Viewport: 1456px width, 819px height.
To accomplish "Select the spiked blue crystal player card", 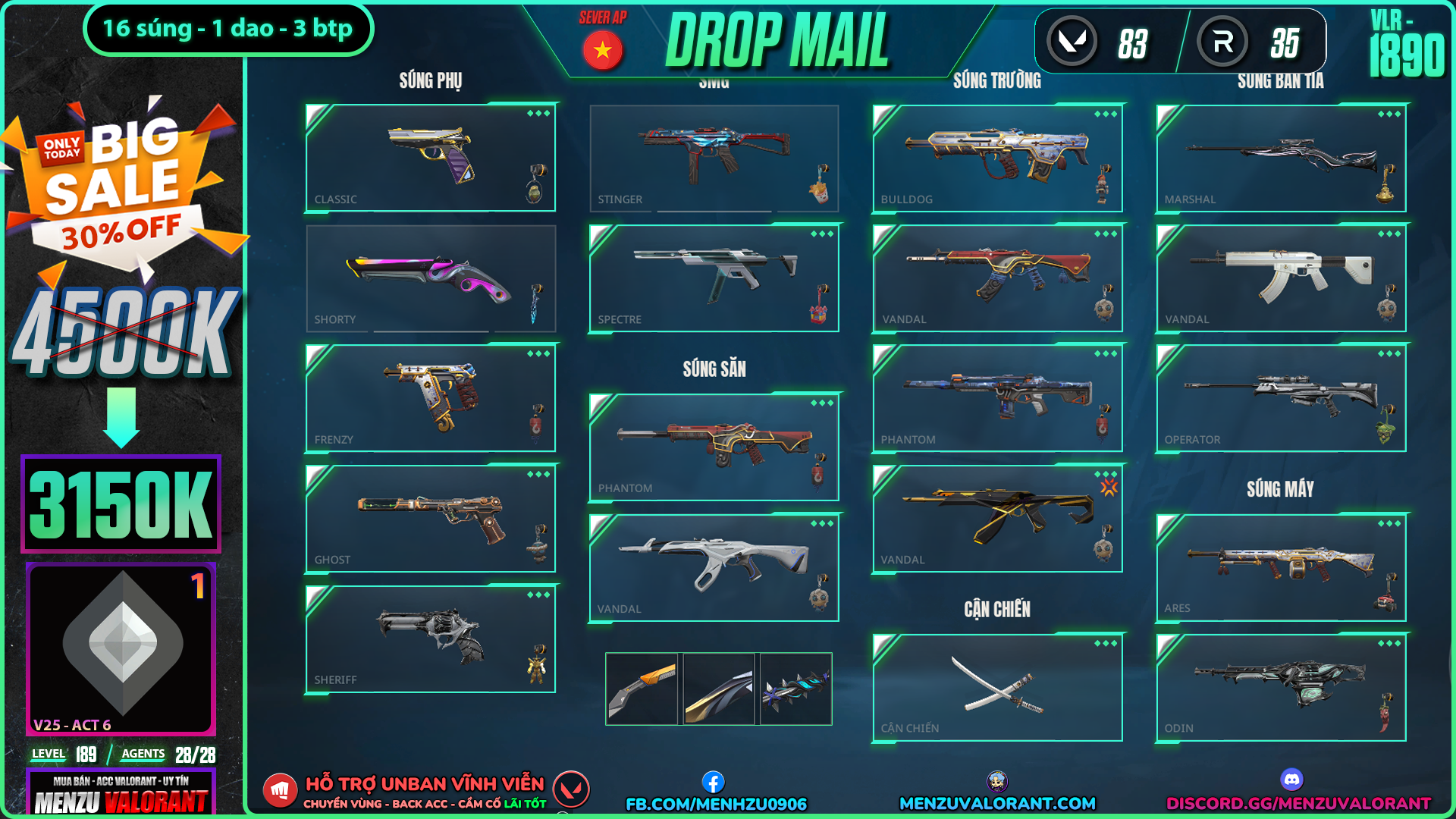I will coord(795,689).
